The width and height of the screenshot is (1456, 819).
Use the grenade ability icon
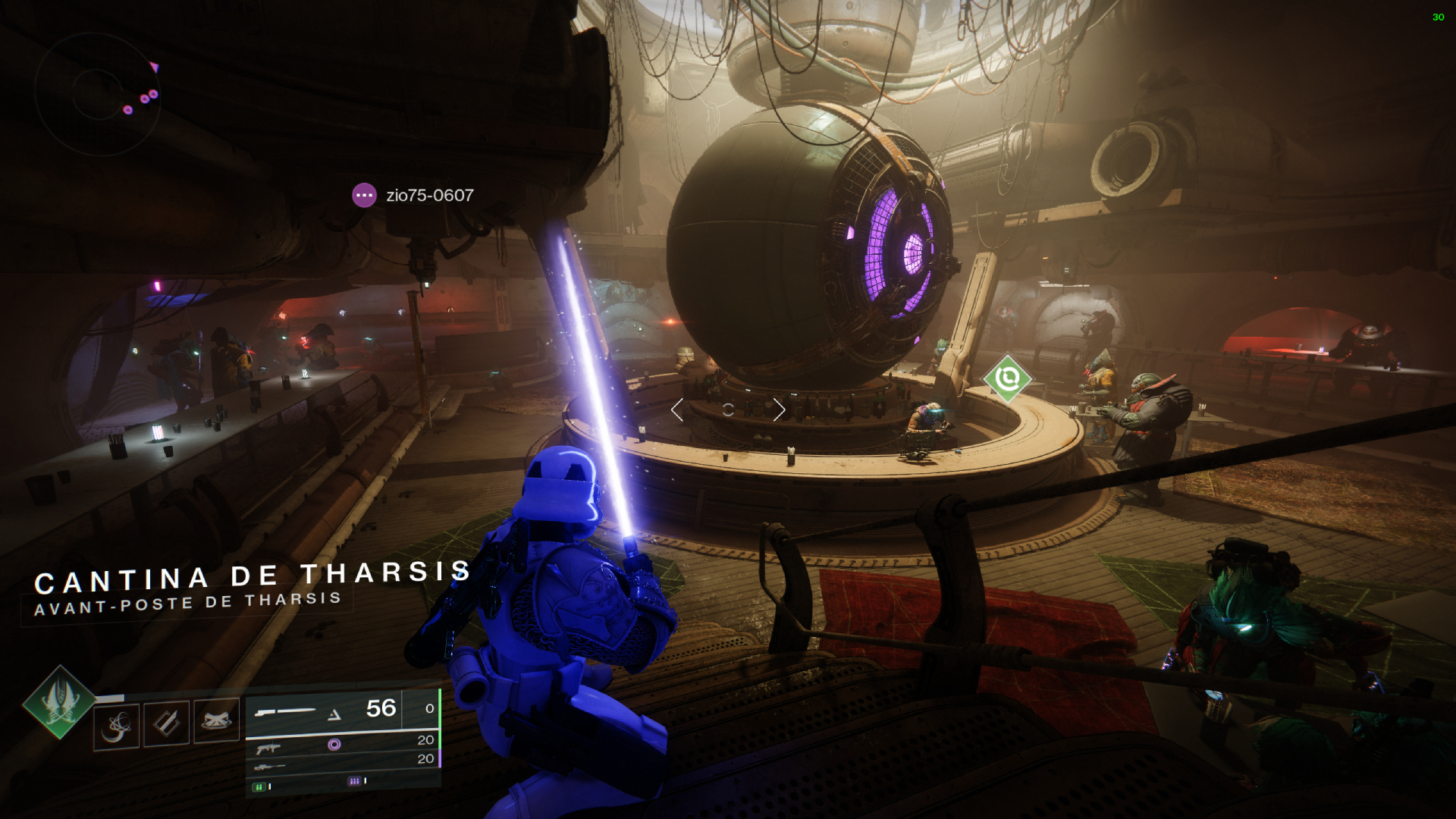coord(117,726)
